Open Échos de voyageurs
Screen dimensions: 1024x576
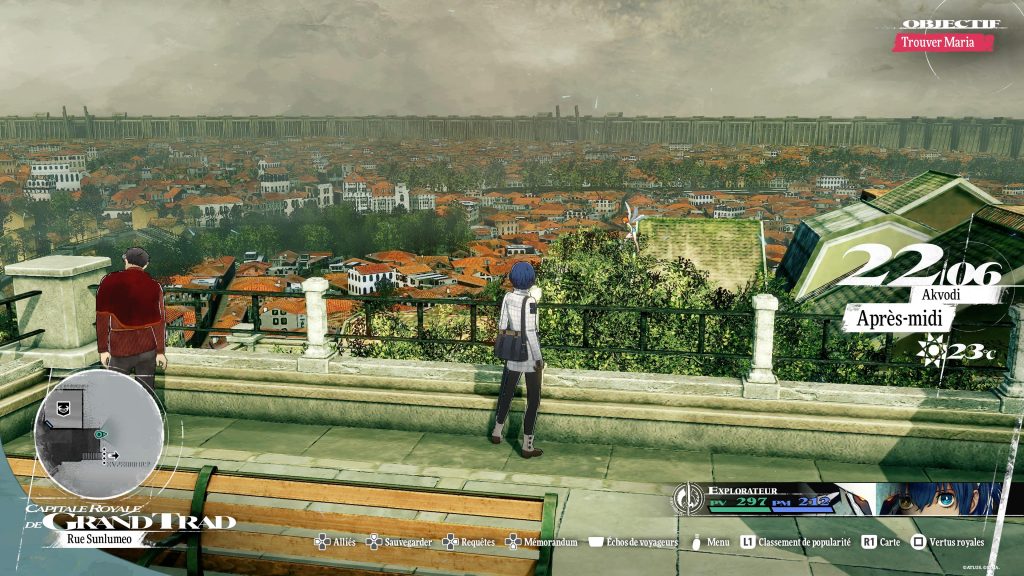634,542
